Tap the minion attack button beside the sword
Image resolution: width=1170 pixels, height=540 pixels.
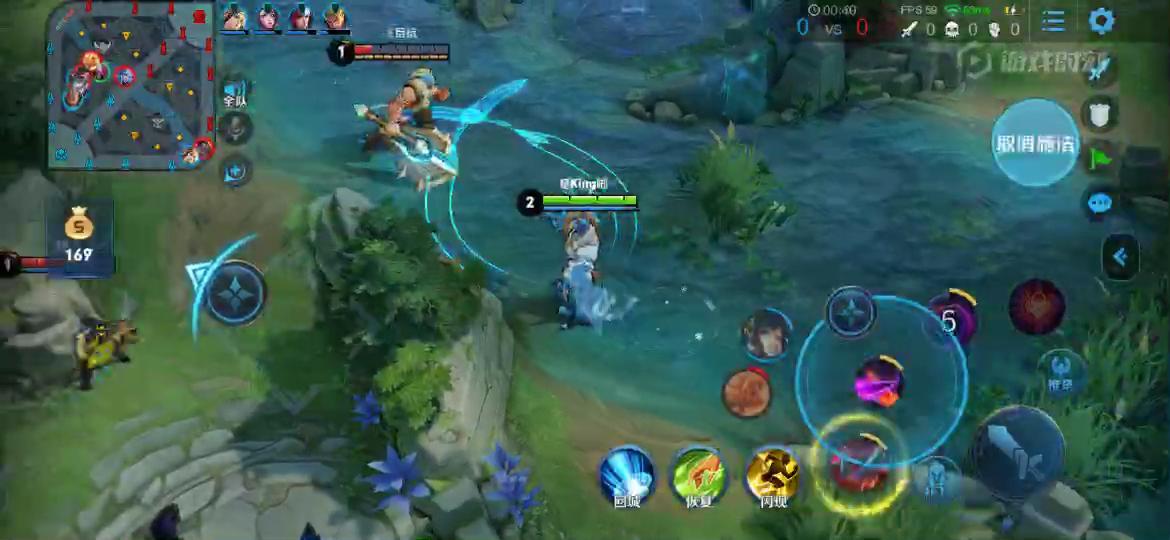coord(937,478)
